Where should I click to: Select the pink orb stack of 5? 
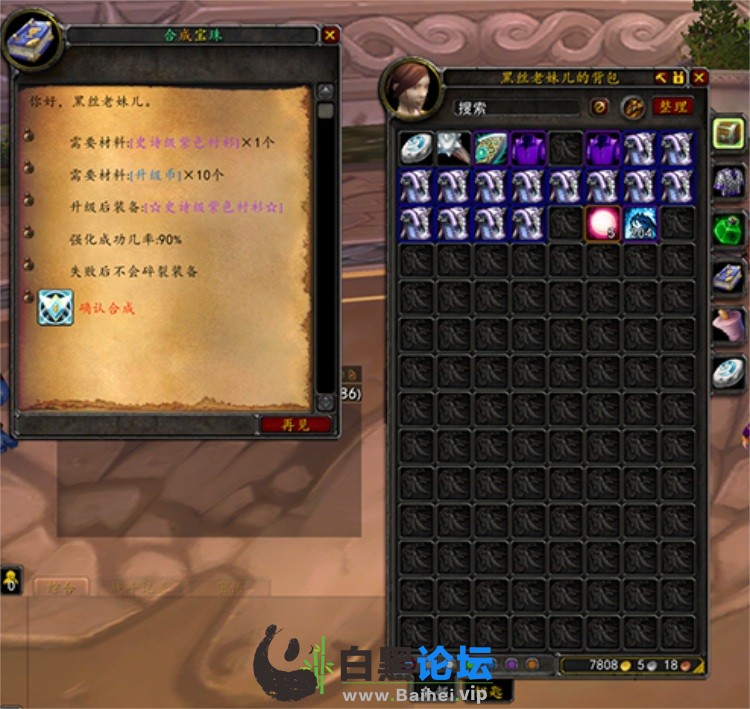coord(603,223)
